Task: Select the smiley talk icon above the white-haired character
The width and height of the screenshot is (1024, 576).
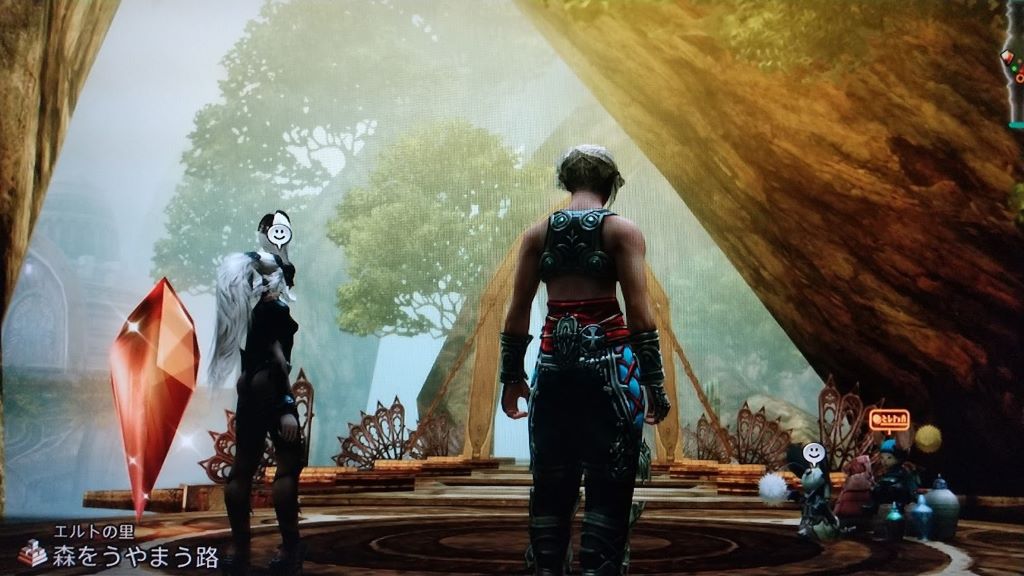Action: (x=279, y=235)
